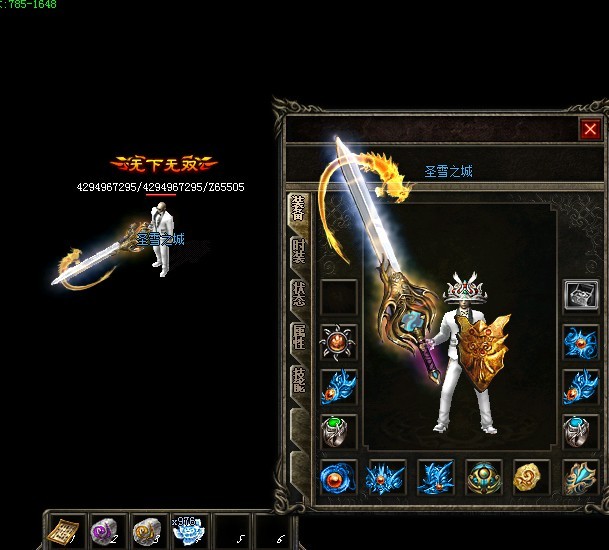Select the red sun orb necklace slot
The height and width of the screenshot is (550, 609).
339,341
